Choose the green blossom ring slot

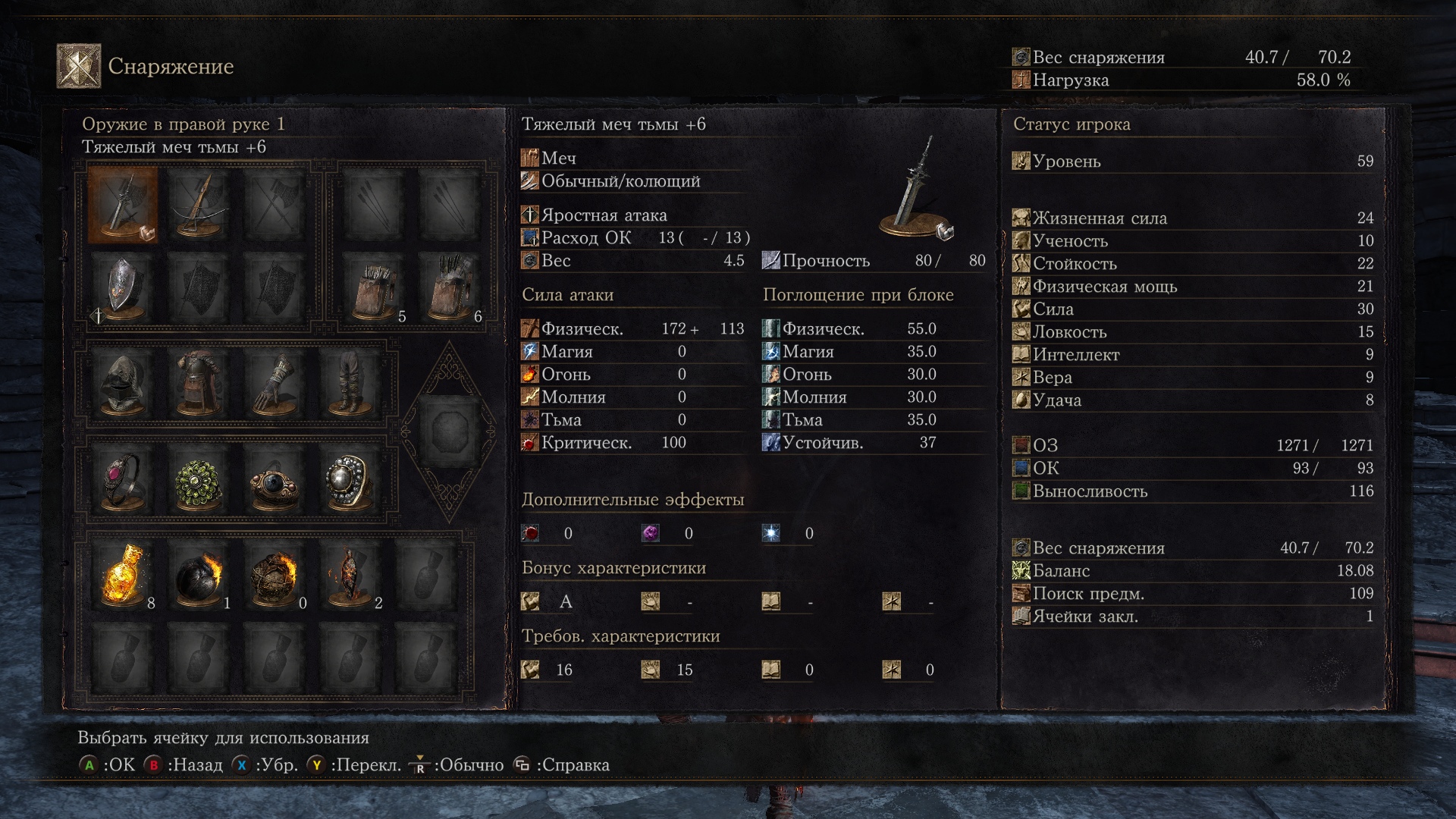pos(199,482)
